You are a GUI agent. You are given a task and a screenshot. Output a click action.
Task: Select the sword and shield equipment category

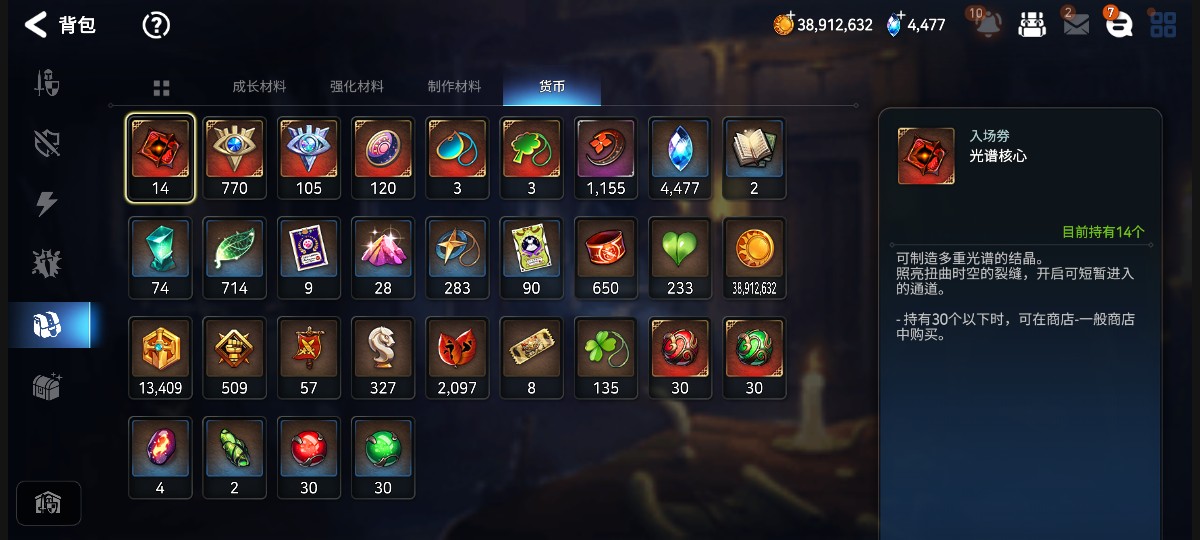pos(48,82)
